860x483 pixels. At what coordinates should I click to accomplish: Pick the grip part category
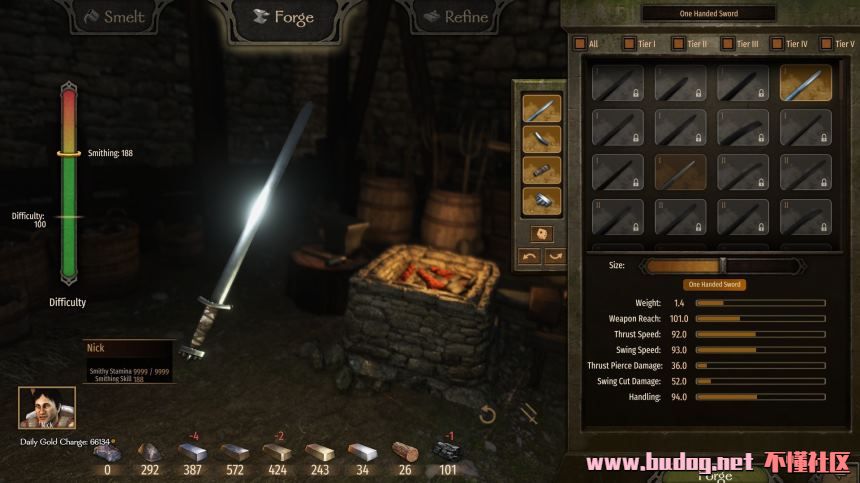click(x=541, y=170)
